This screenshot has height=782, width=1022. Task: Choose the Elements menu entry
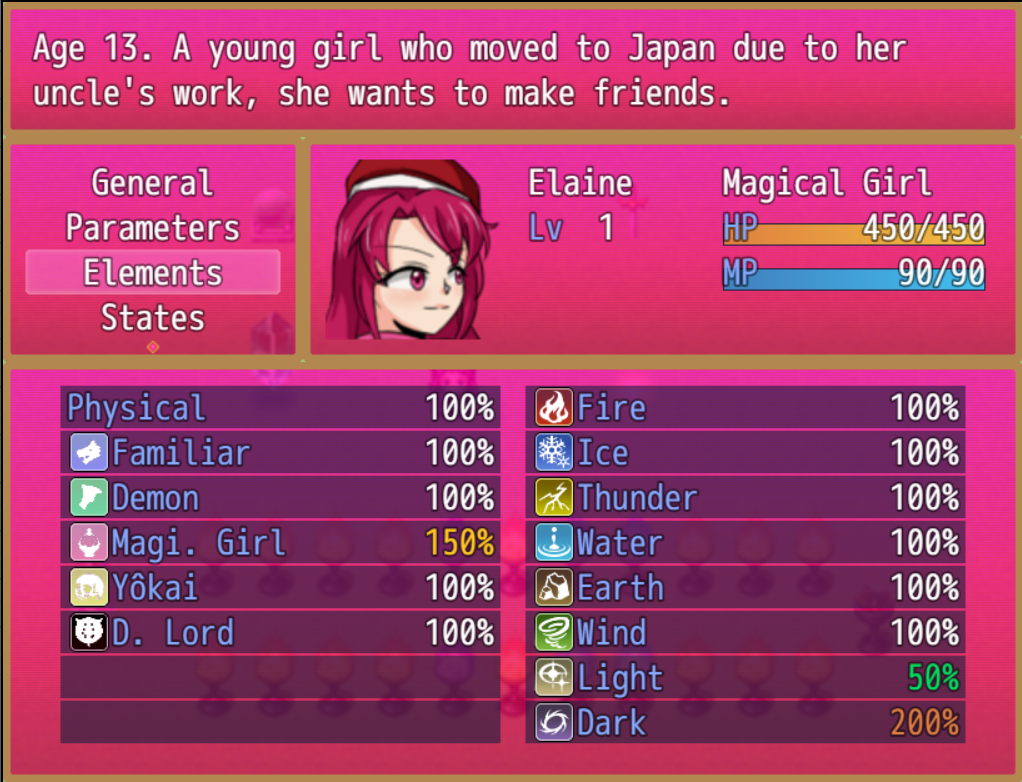152,273
